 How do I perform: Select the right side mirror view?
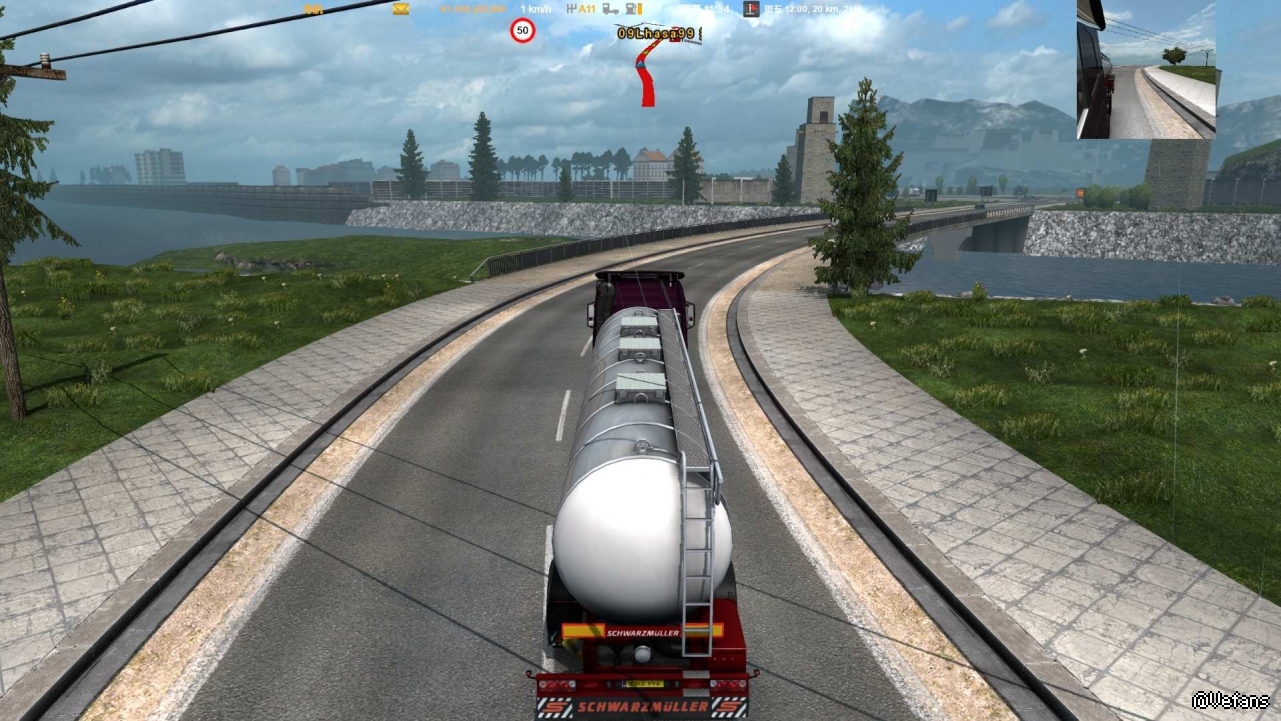(1146, 69)
